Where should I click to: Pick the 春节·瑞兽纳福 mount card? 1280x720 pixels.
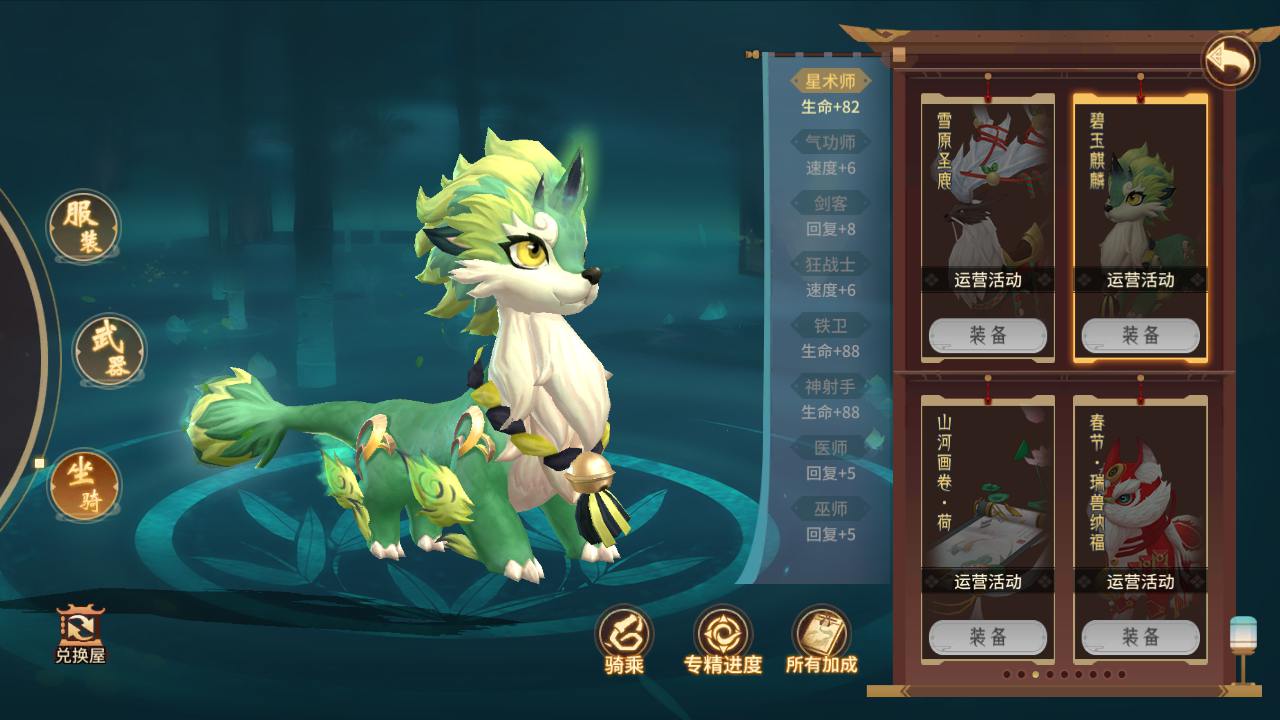[1140, 490]
